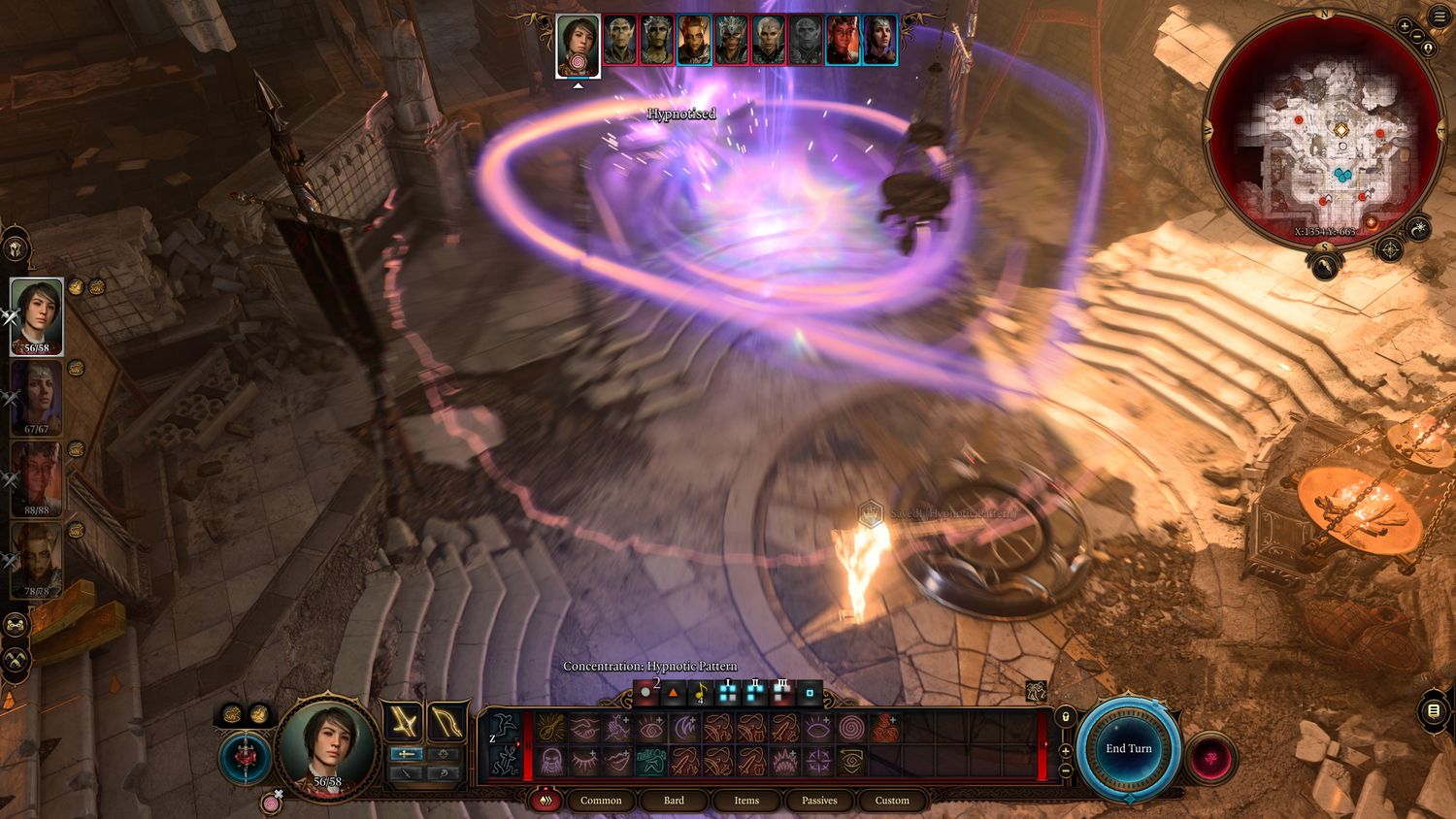Toggle the hotbar padlock icon
This screenshot has width=1456, height=819.
click(1065, 717)
